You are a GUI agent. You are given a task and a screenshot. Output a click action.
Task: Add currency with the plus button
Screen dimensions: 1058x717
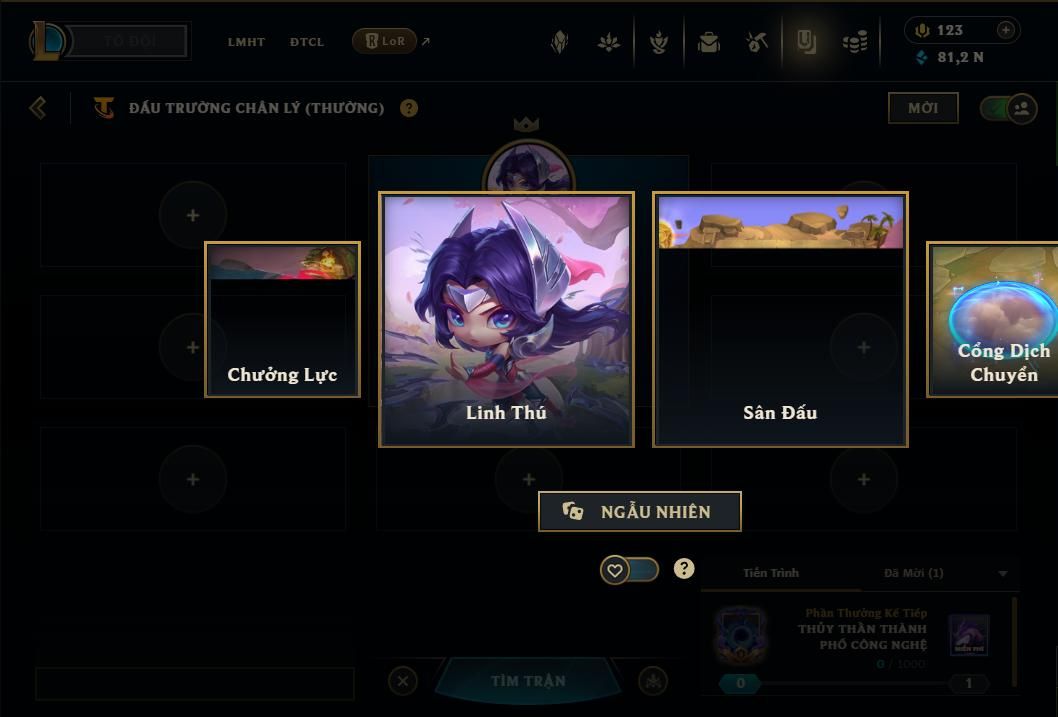1005,30
